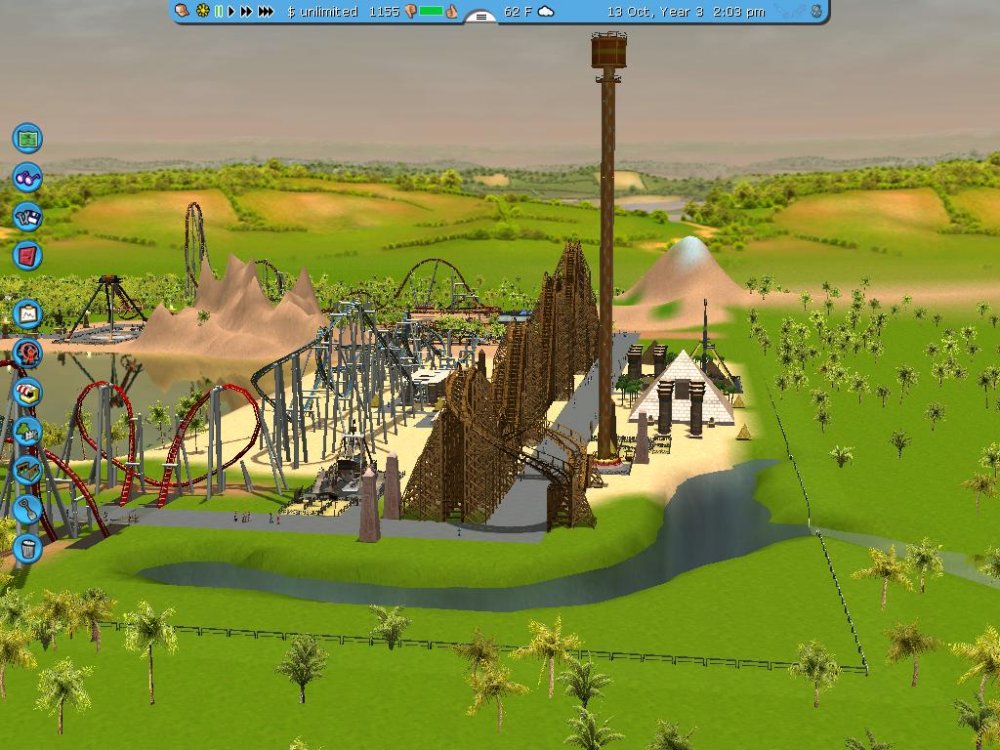Click the red door exit icon
Viewport: 1000px width, 750px height.
(27, 255)
